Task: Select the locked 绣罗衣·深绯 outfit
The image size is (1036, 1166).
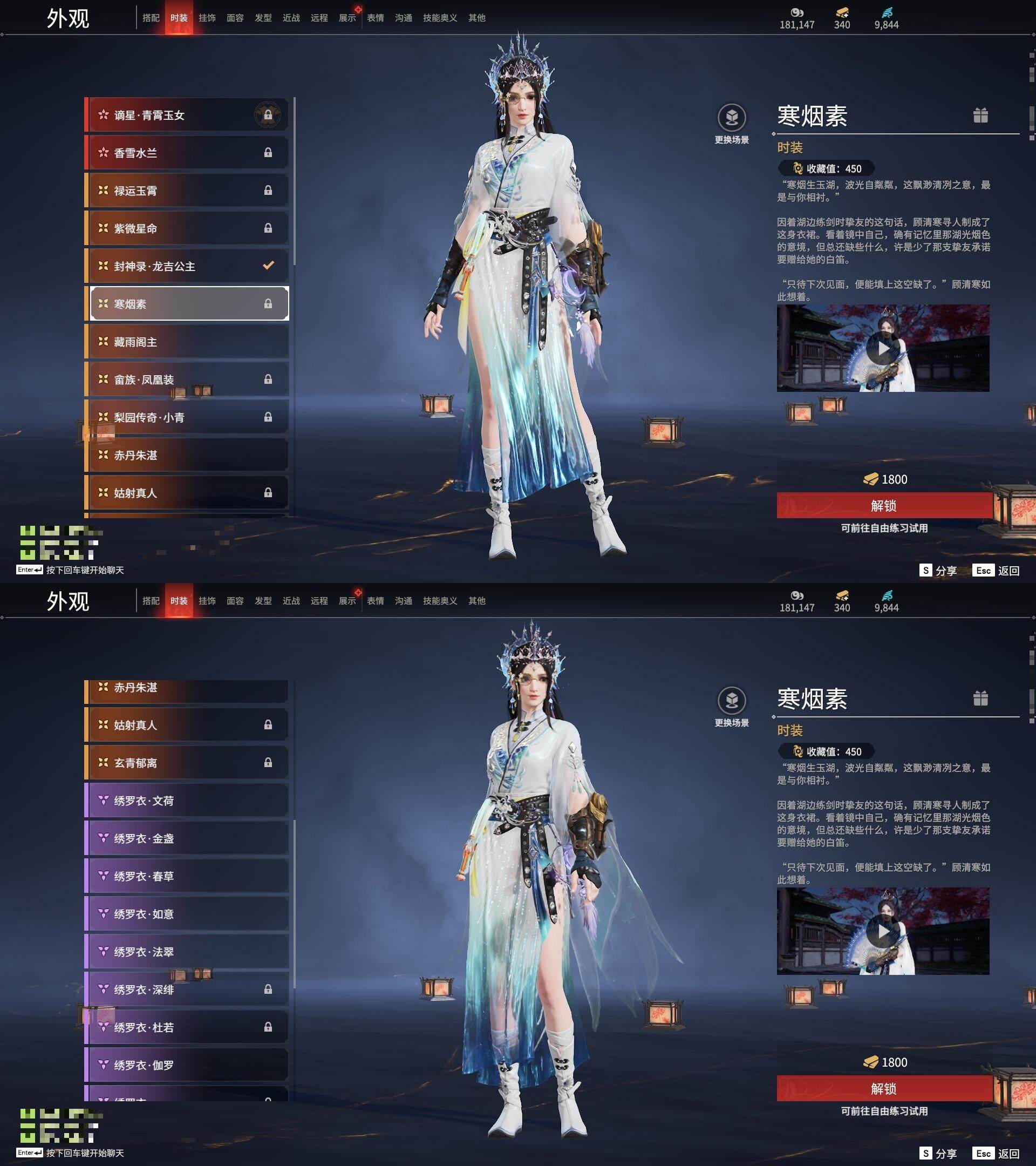Action: click(187, 989)
